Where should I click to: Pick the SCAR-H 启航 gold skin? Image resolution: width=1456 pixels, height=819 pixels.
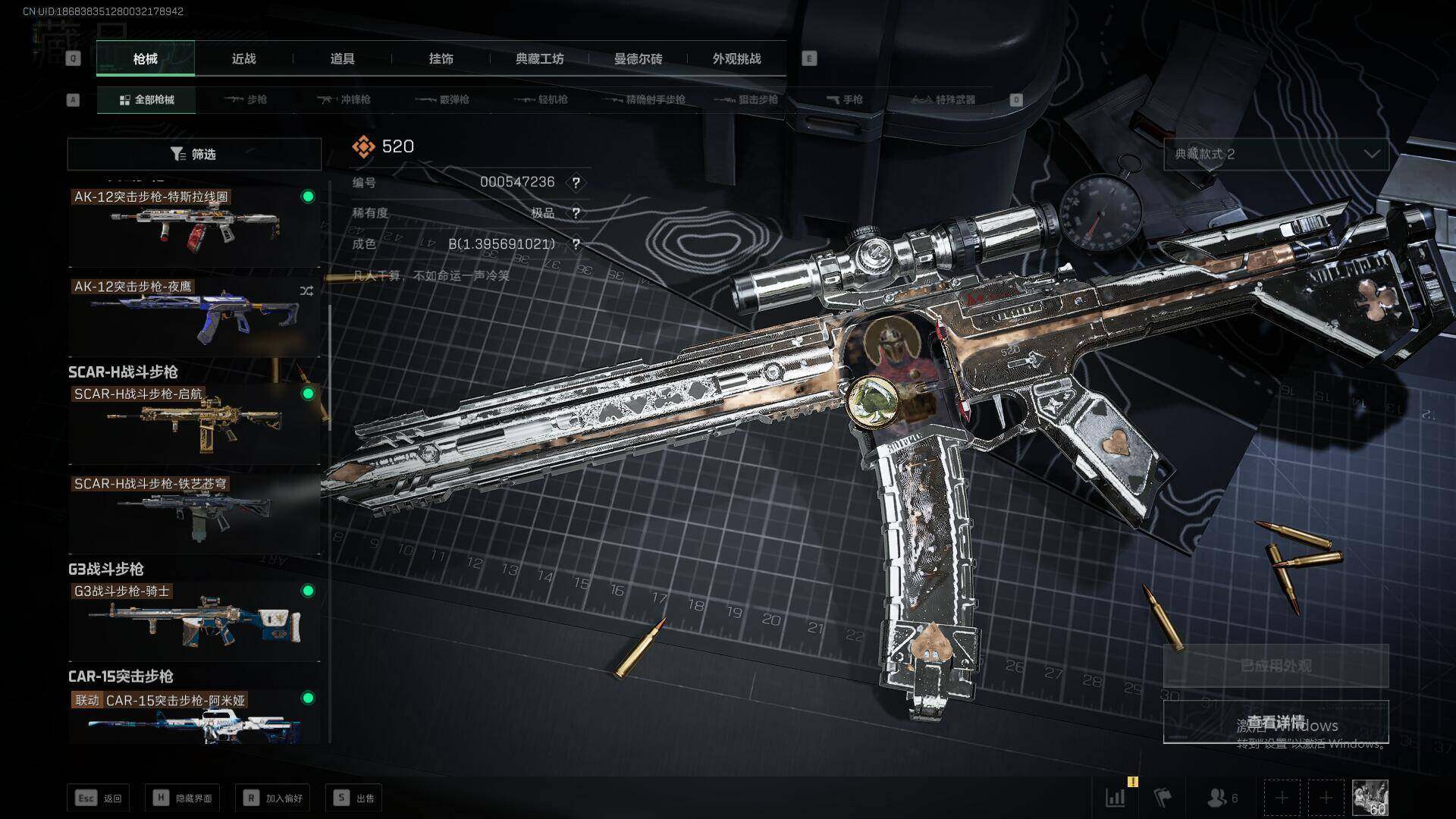click(194, 423)
